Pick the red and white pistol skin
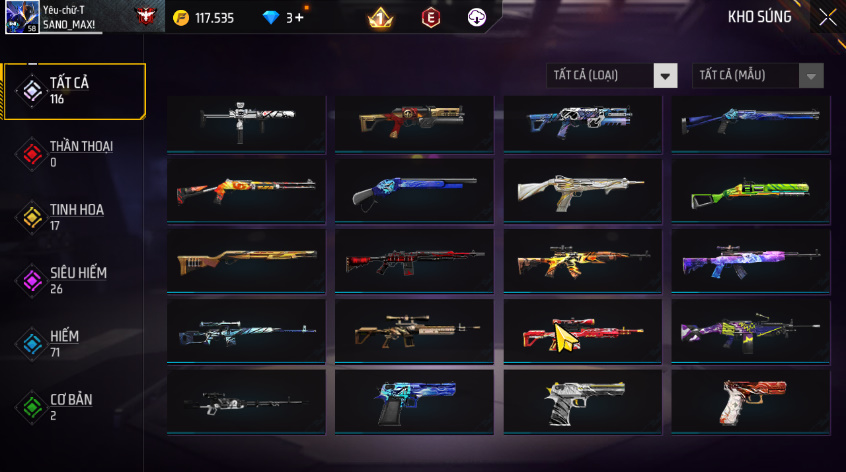 (x=750, y=401)
